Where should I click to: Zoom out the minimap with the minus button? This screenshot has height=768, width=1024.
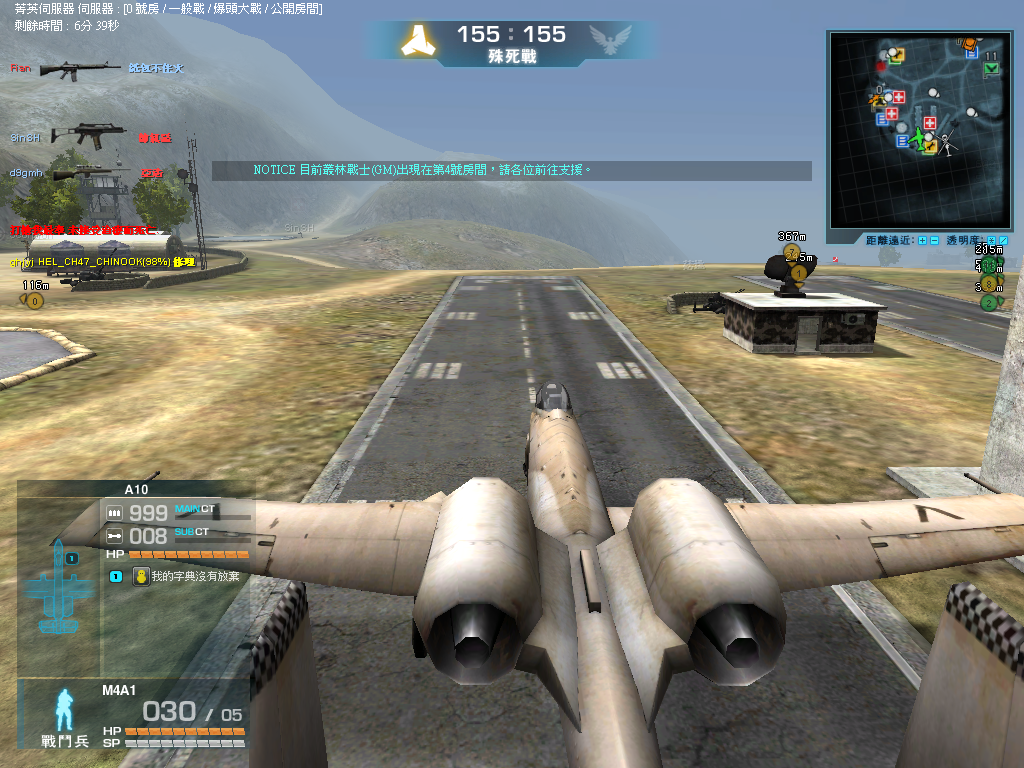[x=934, y=240]
